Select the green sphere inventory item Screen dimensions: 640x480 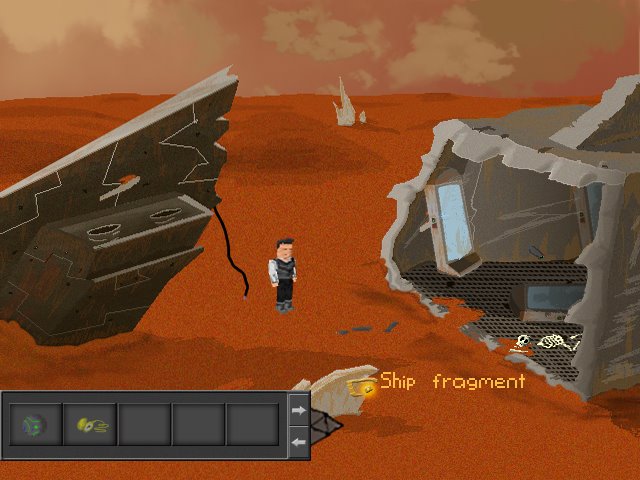35,425
